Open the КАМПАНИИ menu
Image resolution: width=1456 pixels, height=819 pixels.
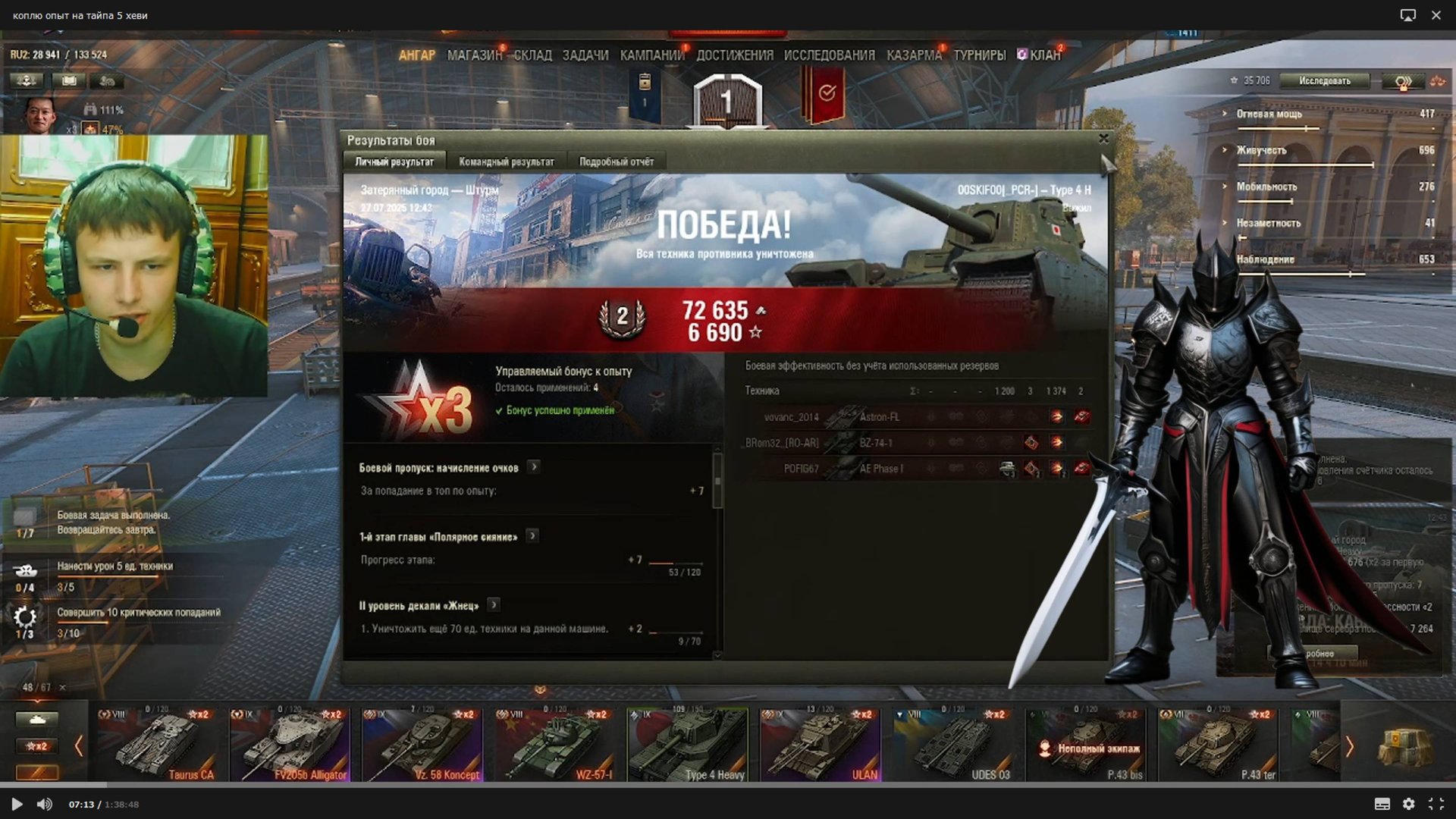[651, 55]
